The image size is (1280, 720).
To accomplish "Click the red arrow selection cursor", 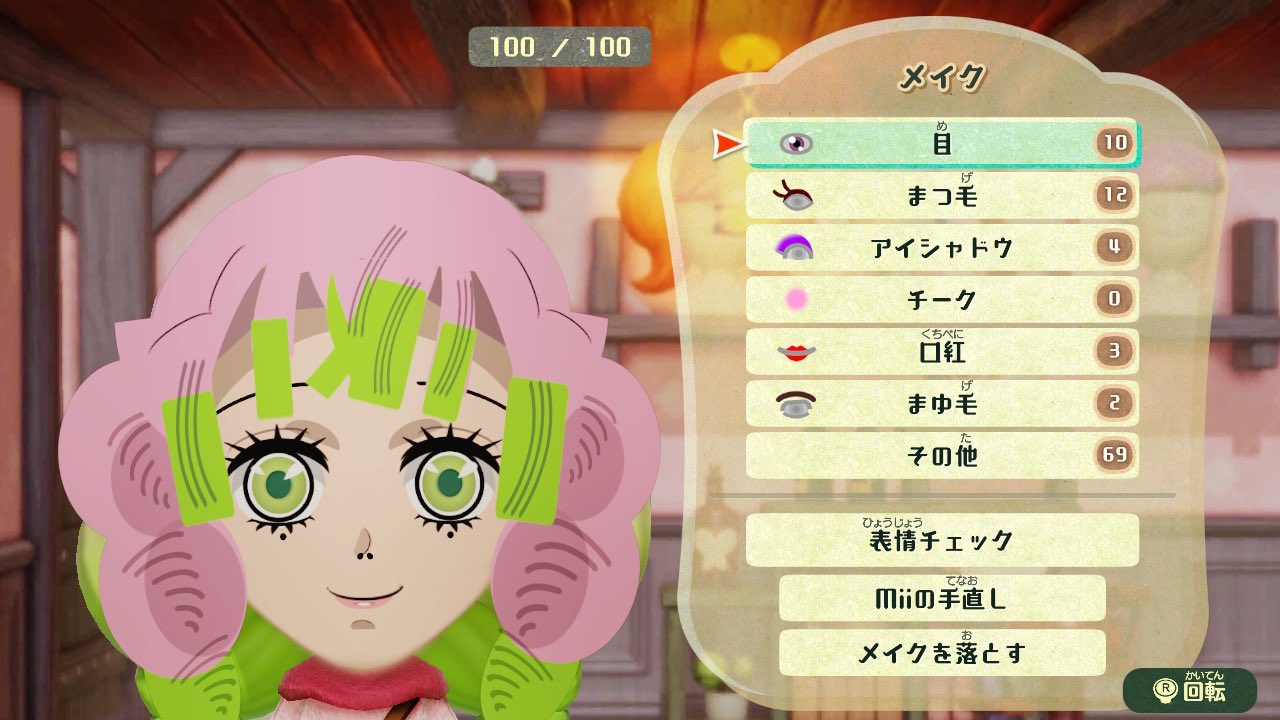I will point(727,141).
